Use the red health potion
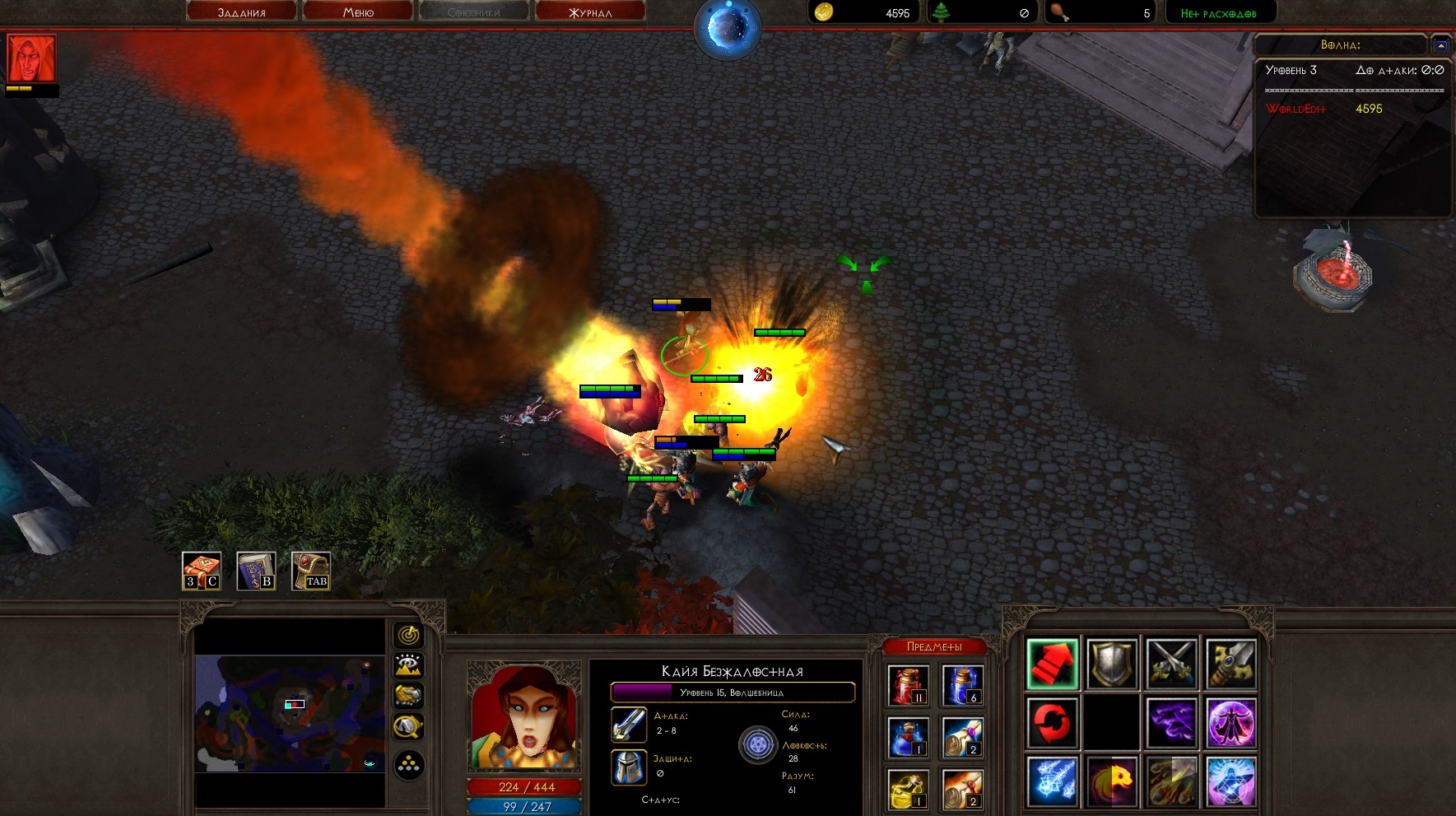Screen dimensions: 1456x816 point(909,686)
